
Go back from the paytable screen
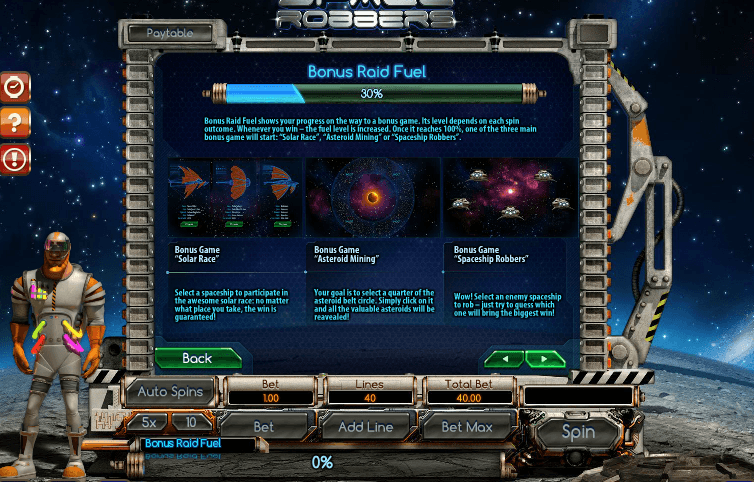point(198,357)
